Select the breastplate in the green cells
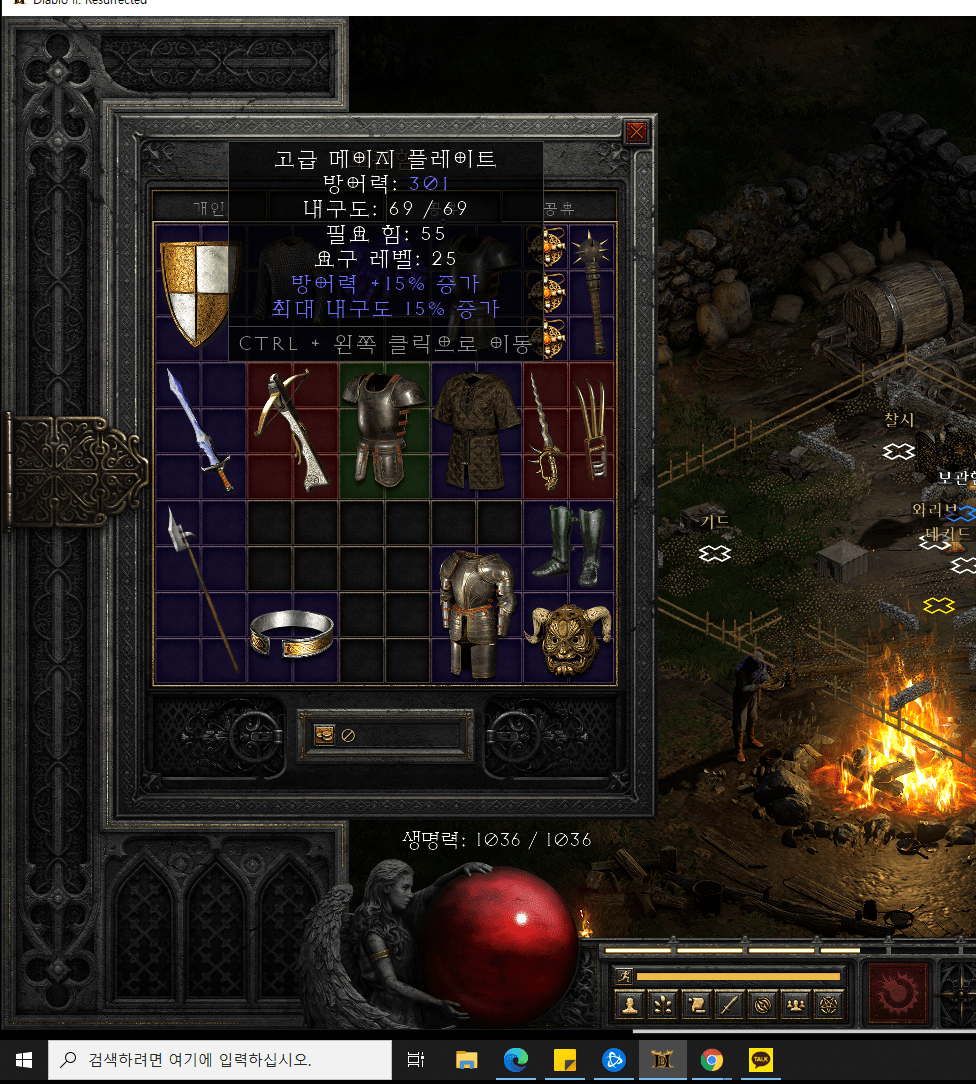Image resolution: width=976 pixels, height=1084 pixels. click(x=384, y=428)
